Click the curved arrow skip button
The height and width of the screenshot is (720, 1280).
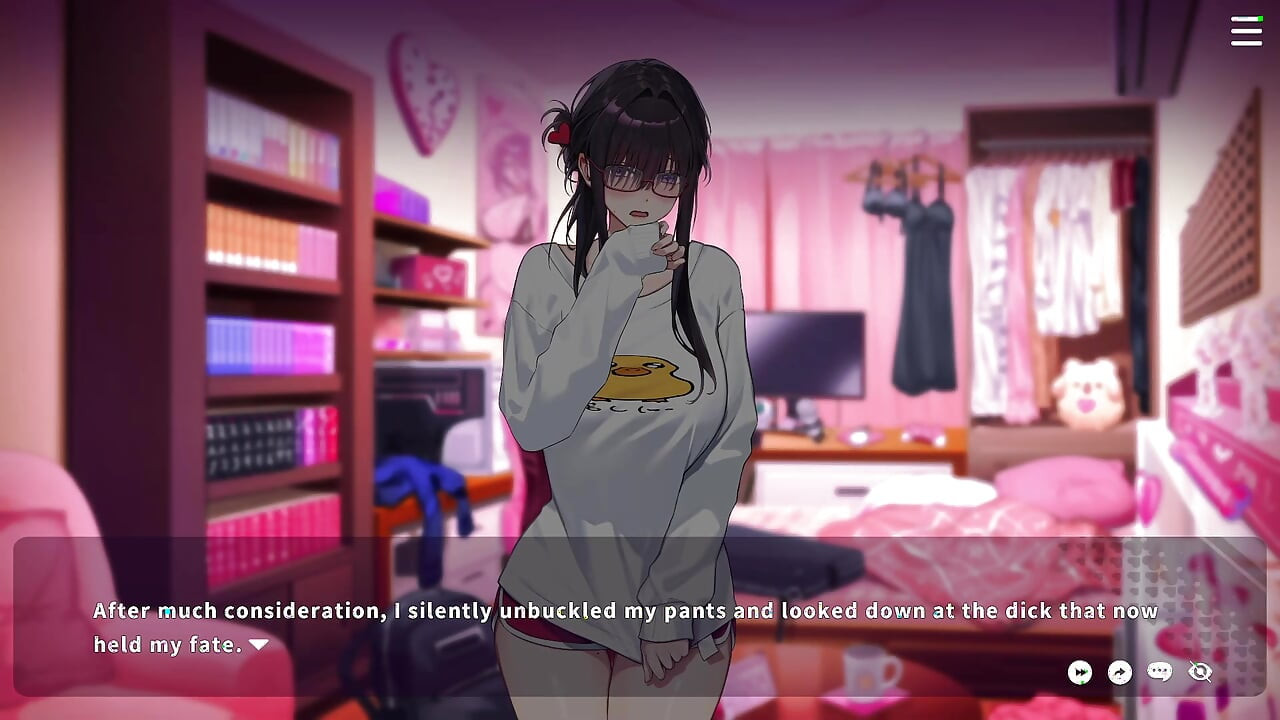[1120, 672]
